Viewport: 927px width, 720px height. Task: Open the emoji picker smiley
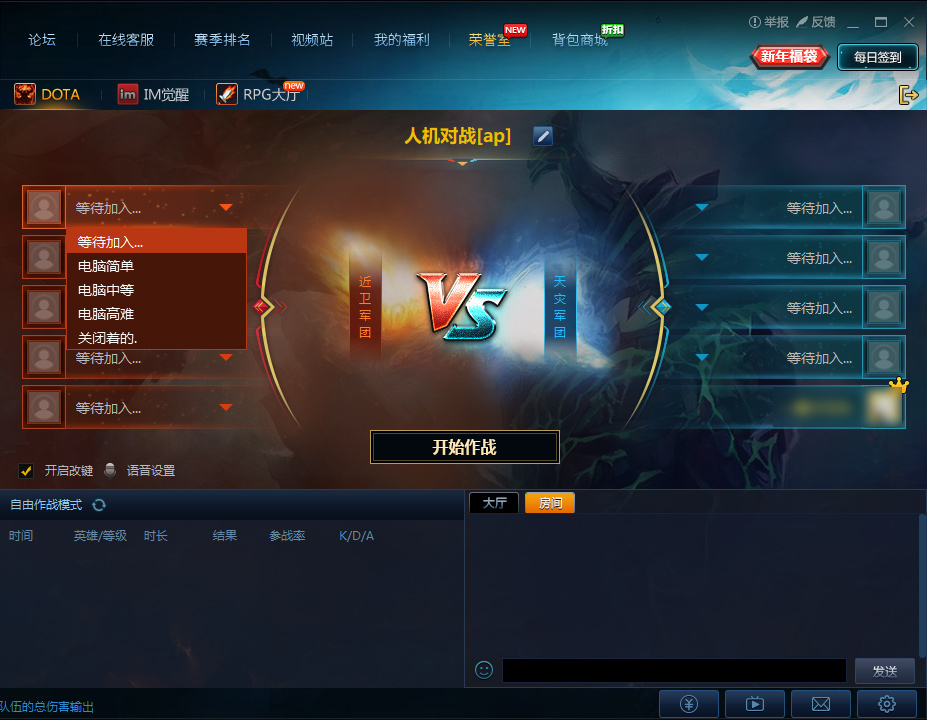[x=484, y=670]
